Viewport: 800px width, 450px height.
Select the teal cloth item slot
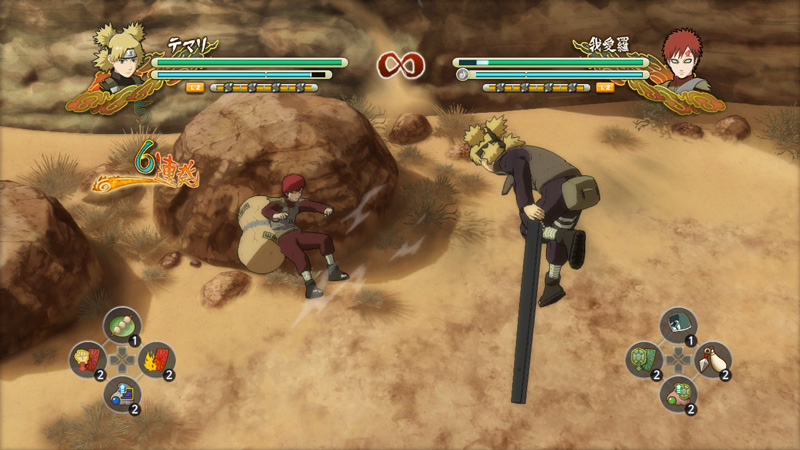(678, 325)
